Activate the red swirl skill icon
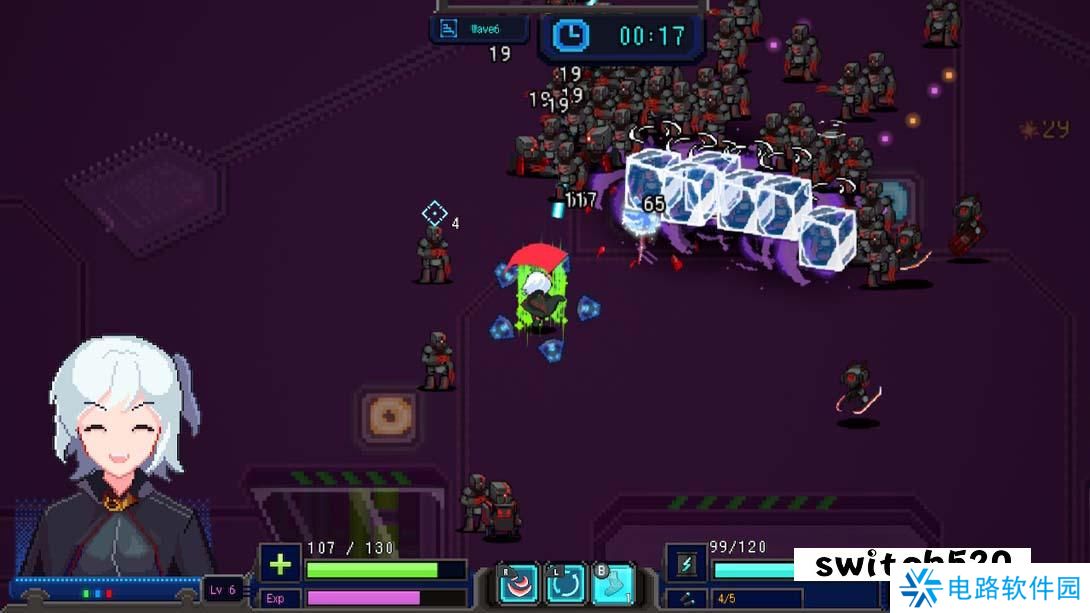This screenshot has height=613, width=1090. (x=520, y=585)
